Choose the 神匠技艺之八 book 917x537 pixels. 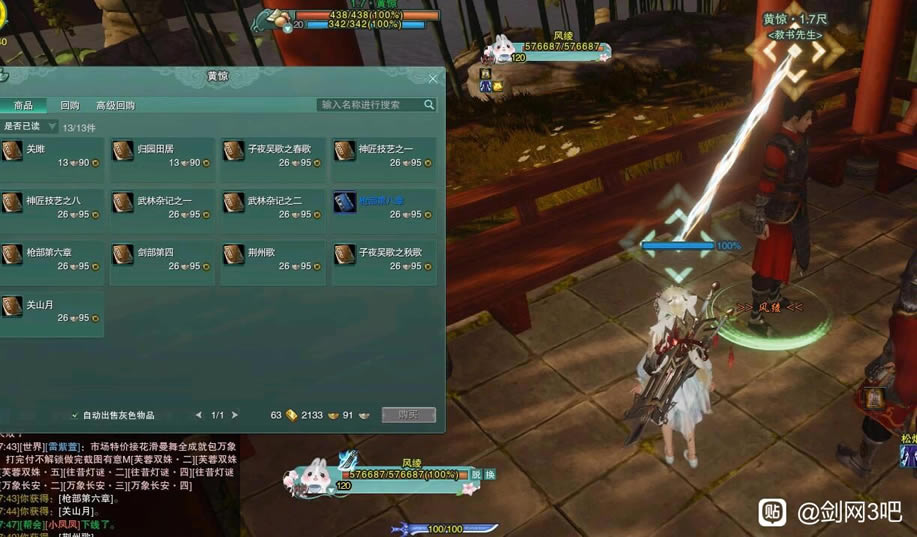pyautogui.click(x=51, y=207)
